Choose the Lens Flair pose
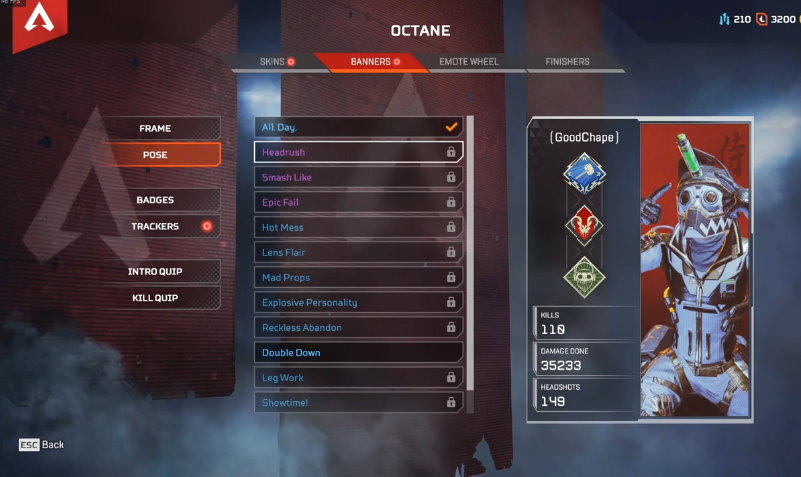Viewport: 801px width, 477px height. pos(358,252)
